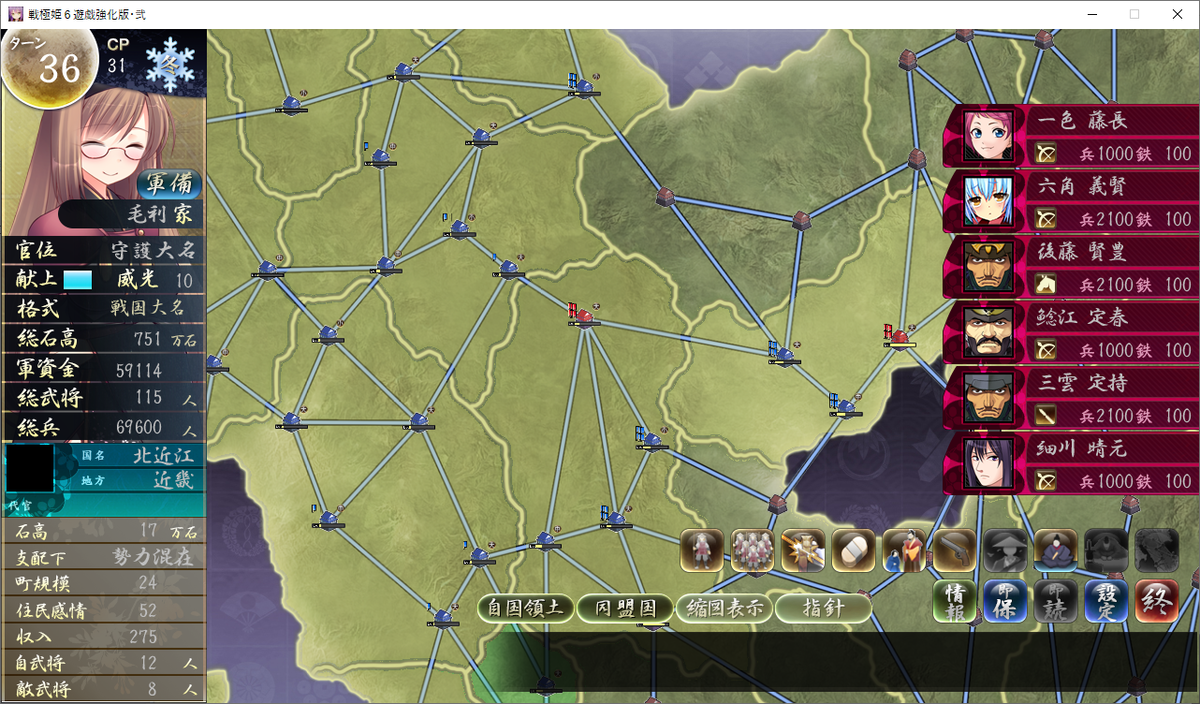
Task: Open the 設定 settings menu
Action: pos(1106,602)
